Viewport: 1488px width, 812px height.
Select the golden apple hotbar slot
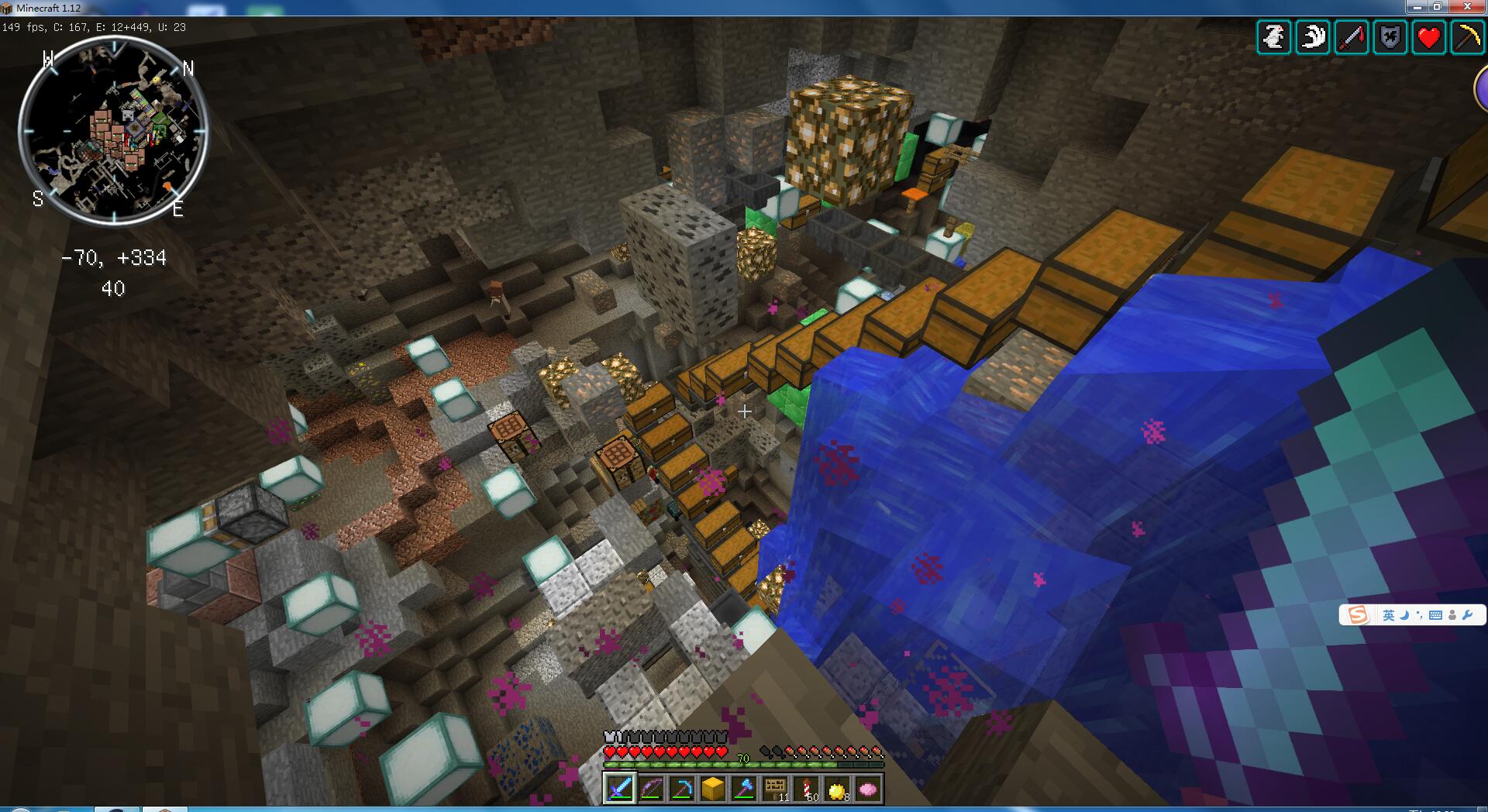tap(837, 788)
